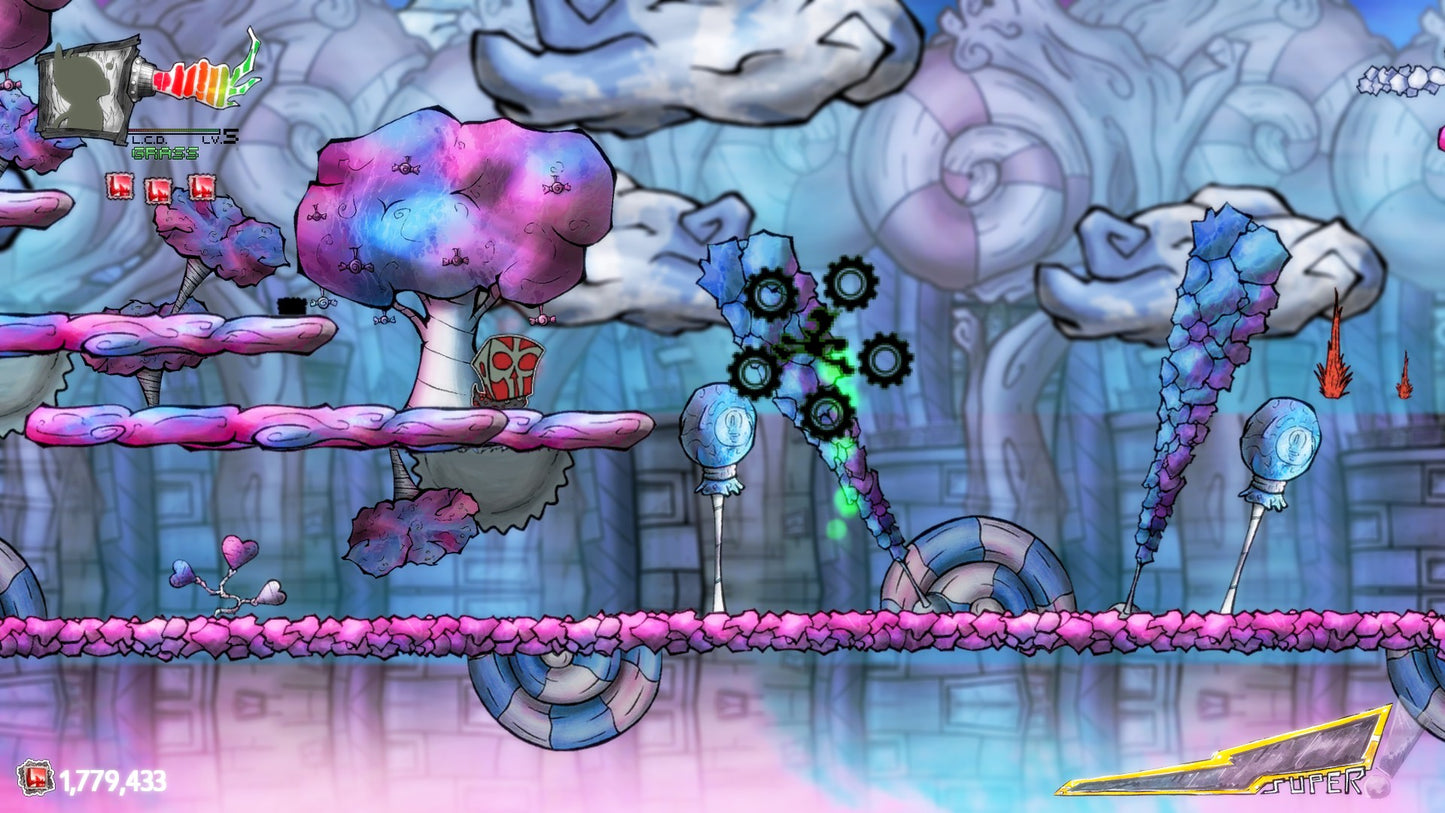Click the red currency icon beside the total
The width and height of the screenshot is (1445, 813).
click(x=35, y=778)
